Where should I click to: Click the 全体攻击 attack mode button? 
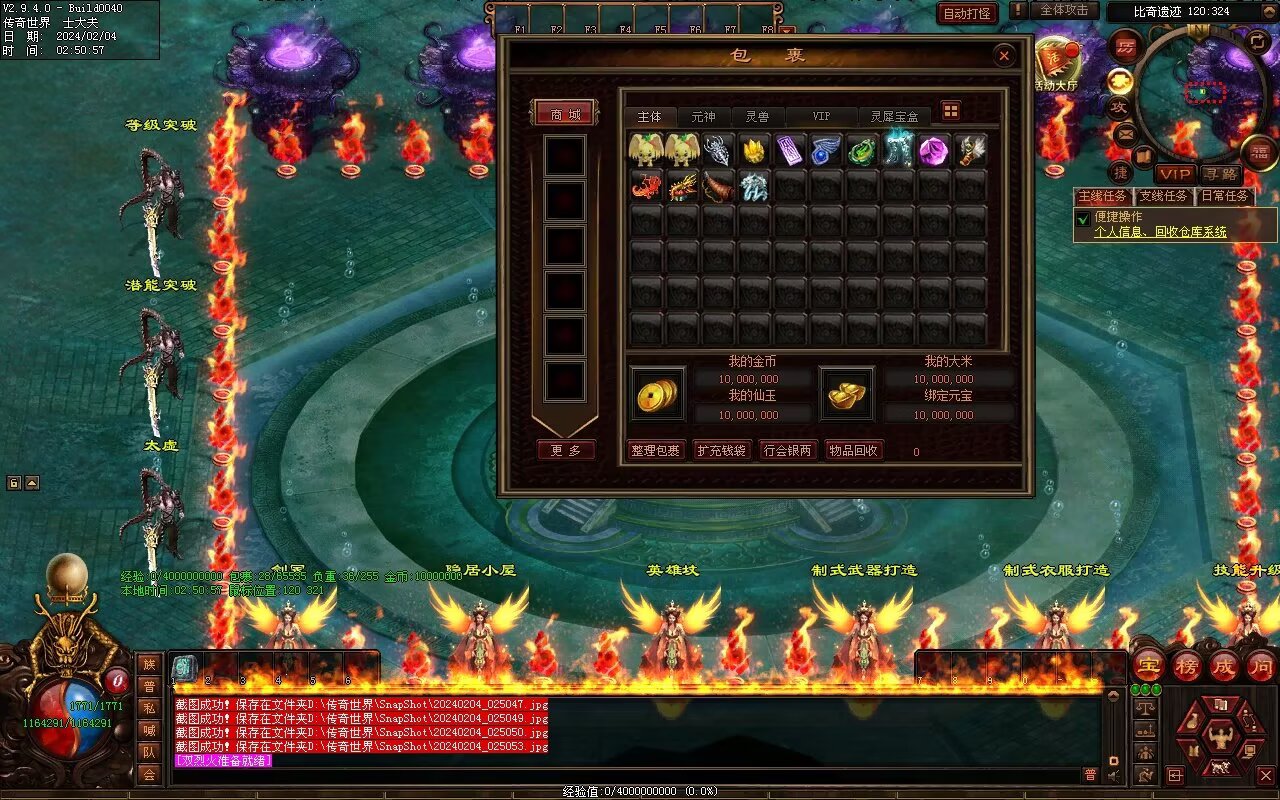coord(1064,10)
